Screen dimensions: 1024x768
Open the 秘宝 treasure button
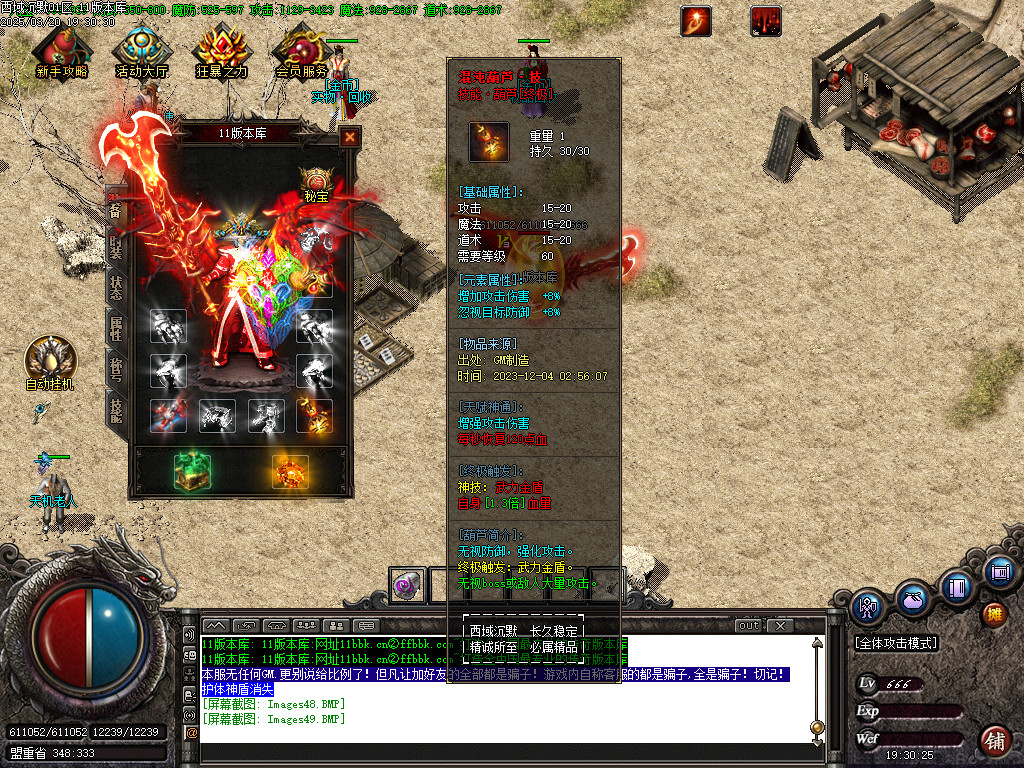[x=316, y=181]
